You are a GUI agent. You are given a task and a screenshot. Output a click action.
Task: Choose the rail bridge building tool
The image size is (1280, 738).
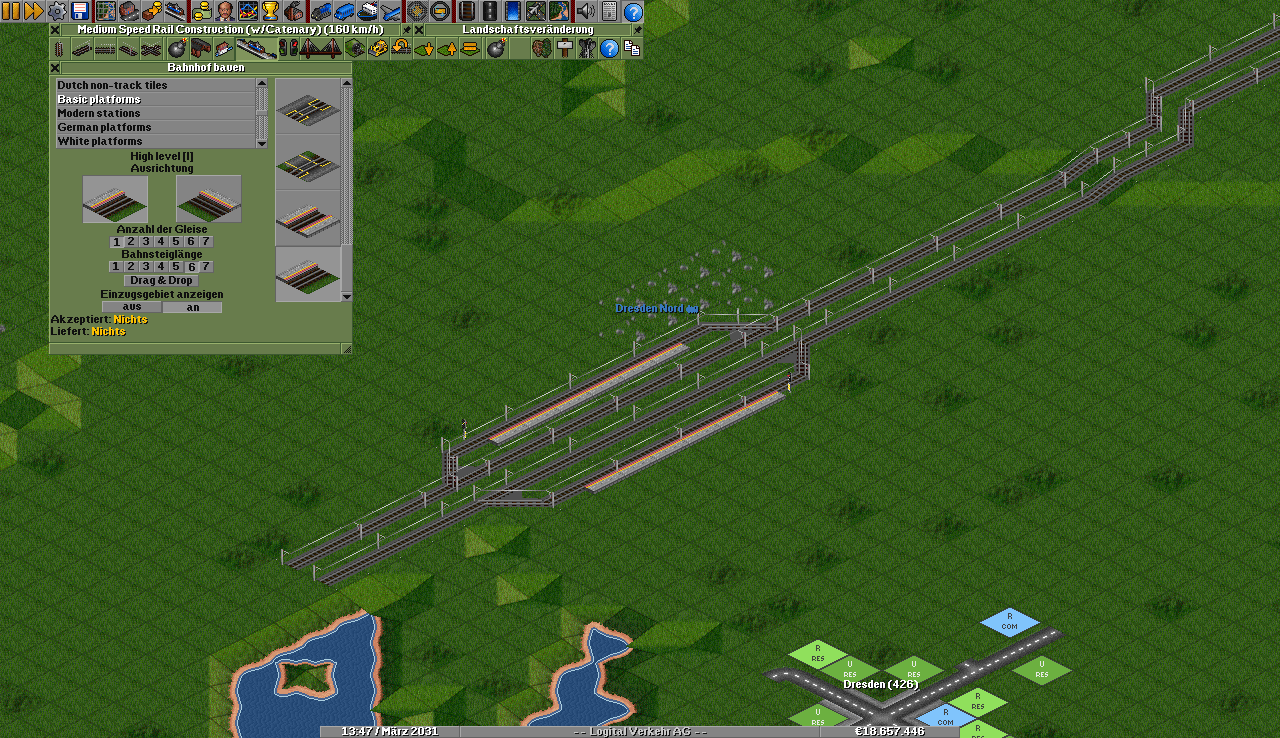click(317, 49)
